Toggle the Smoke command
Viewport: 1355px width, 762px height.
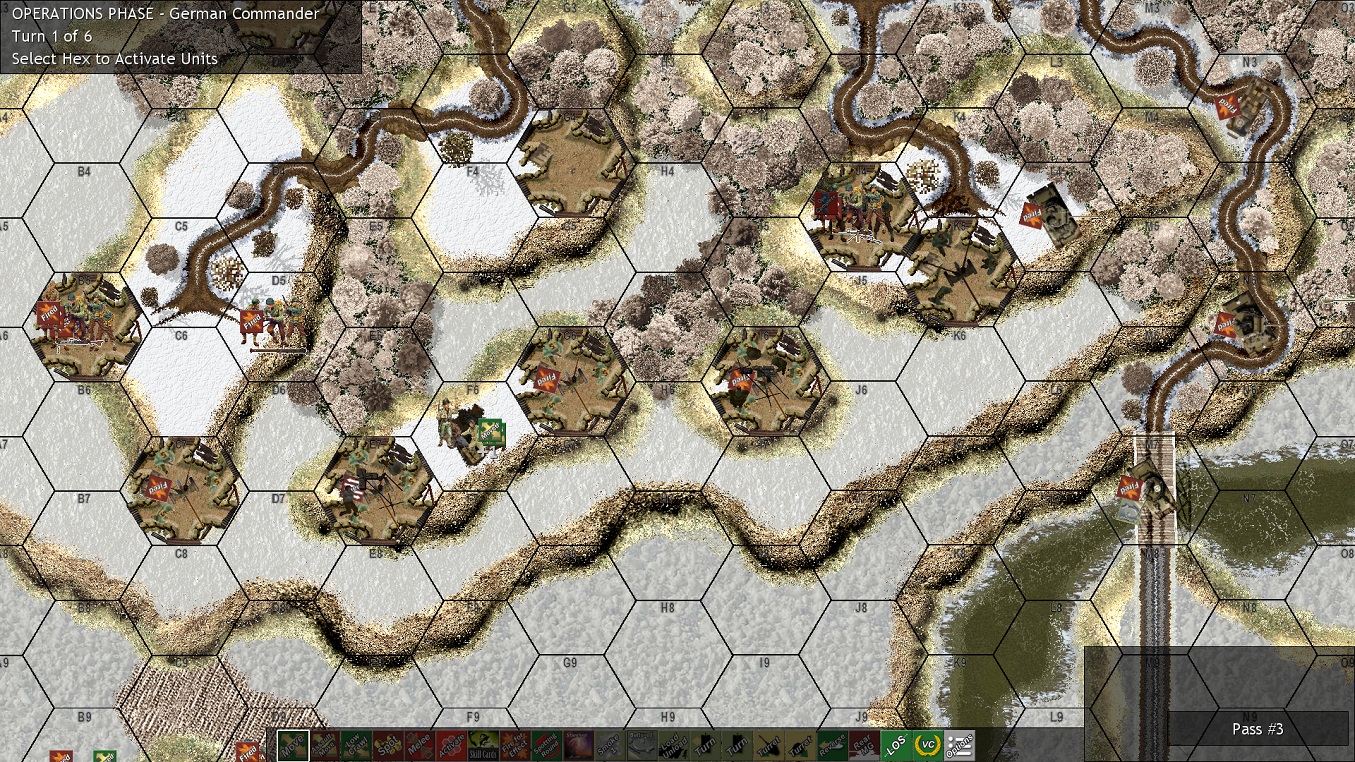pos(609,745)
